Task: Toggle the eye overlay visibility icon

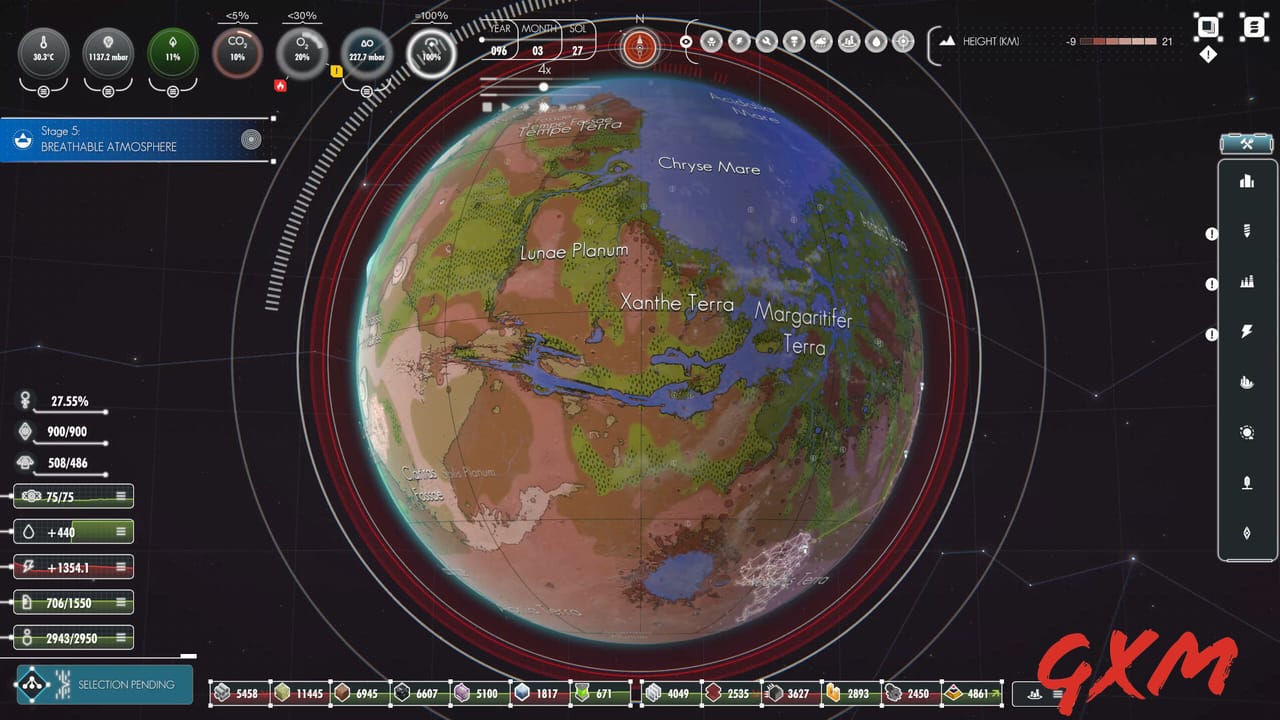Action: (x=686, y=41)
